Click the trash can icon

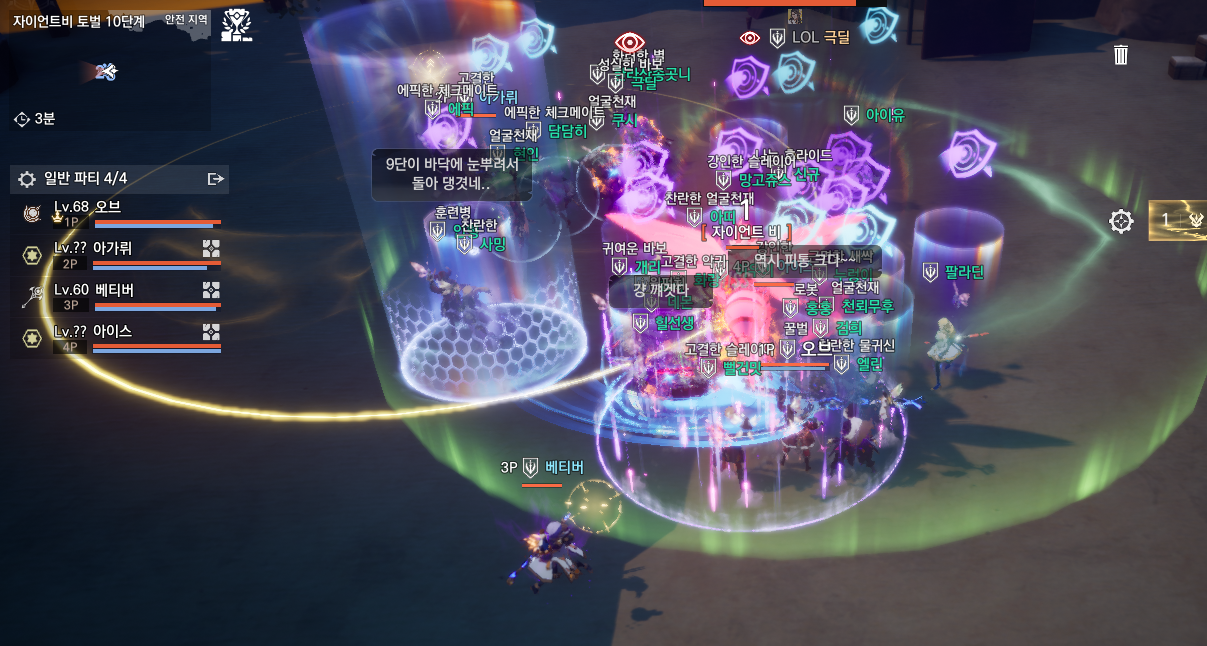pos(1121,54)
